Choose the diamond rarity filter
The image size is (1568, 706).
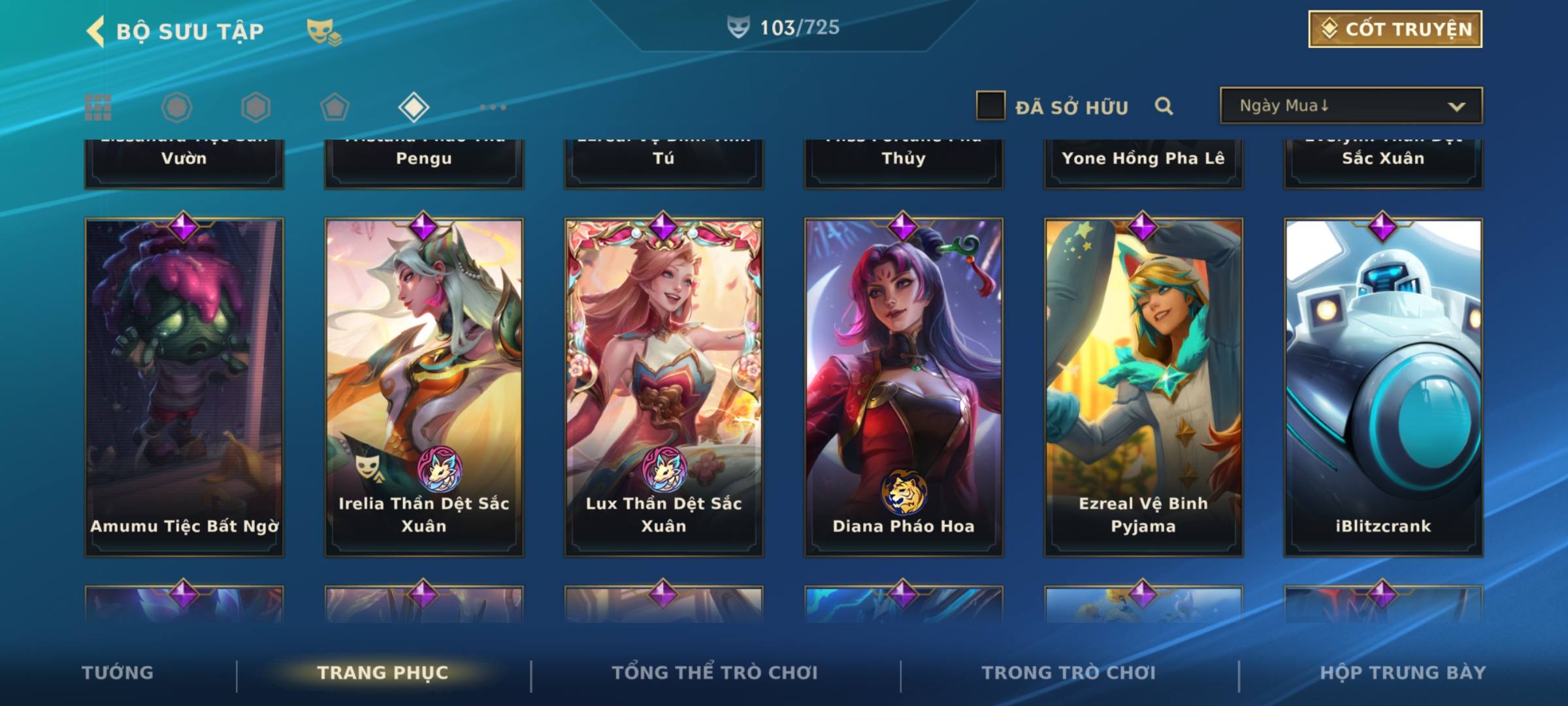click(x=414, y=107)
